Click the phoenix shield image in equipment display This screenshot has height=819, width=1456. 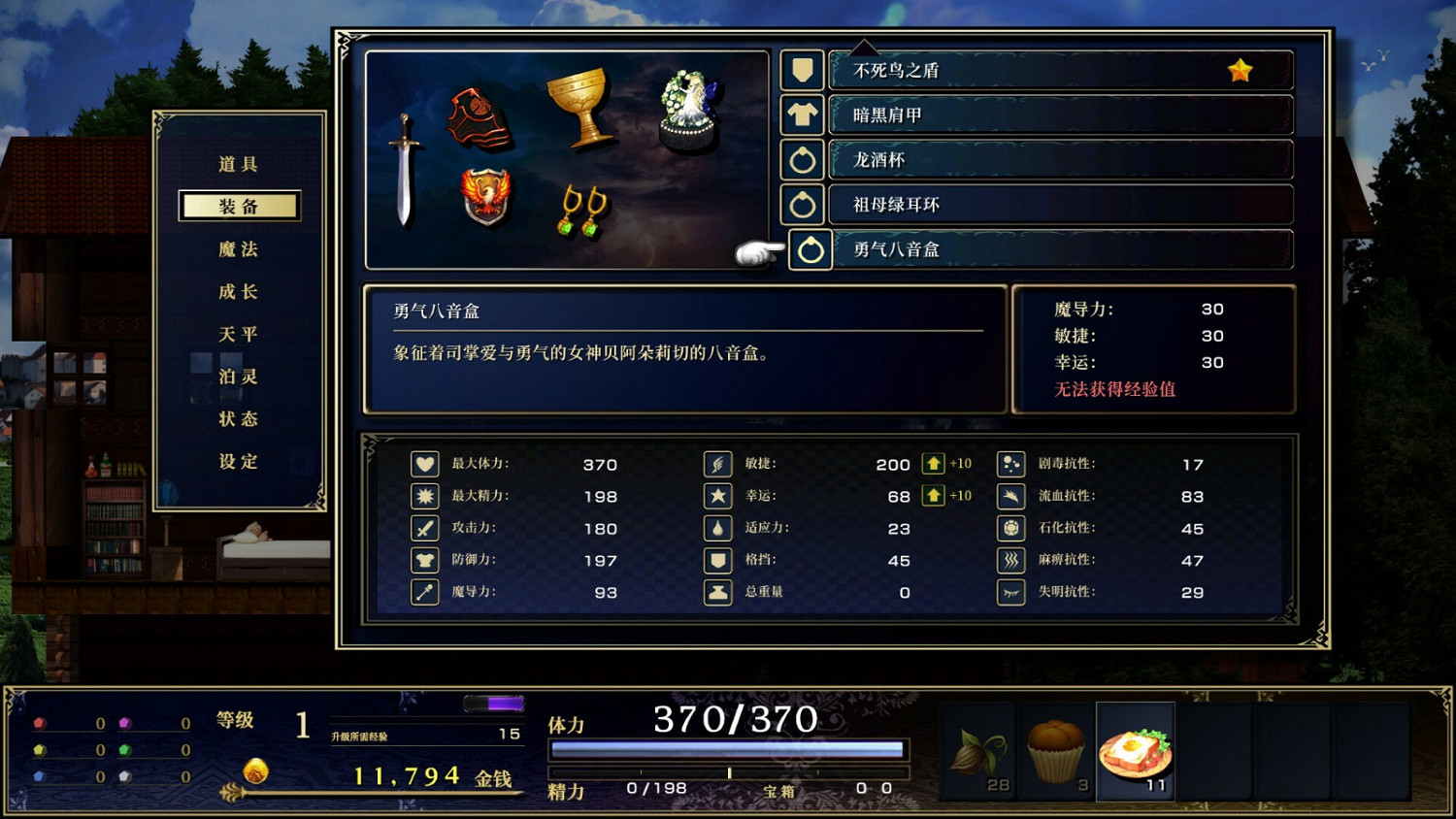(x=487, y=197)
